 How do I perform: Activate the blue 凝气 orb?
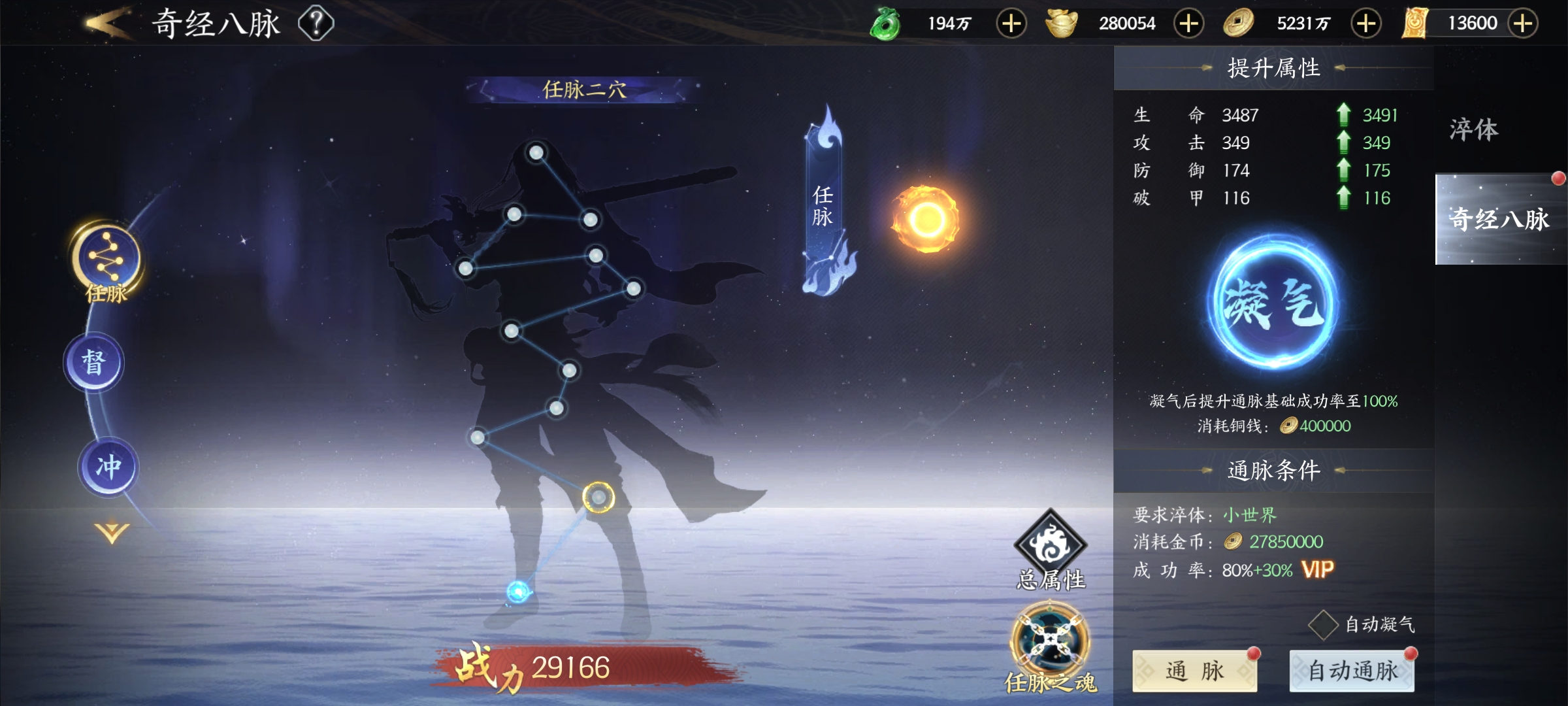click(x=1272, y=303)
